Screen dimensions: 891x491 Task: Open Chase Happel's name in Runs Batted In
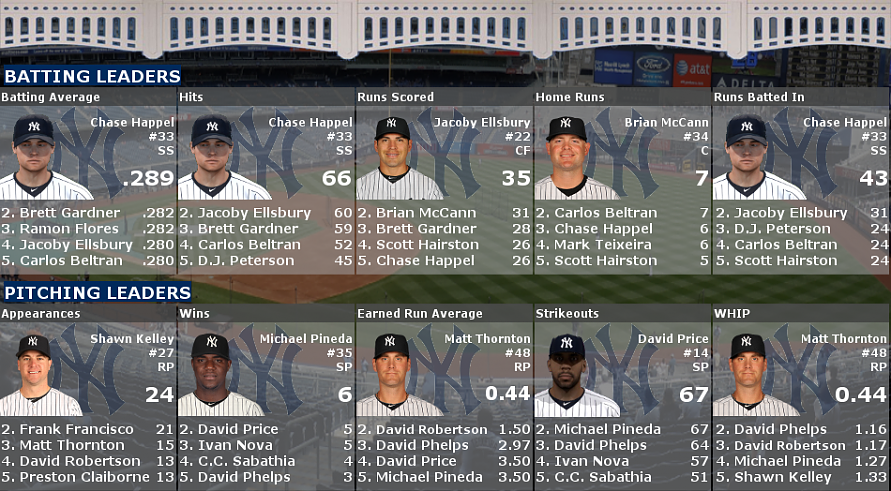[x=845, y=123]
